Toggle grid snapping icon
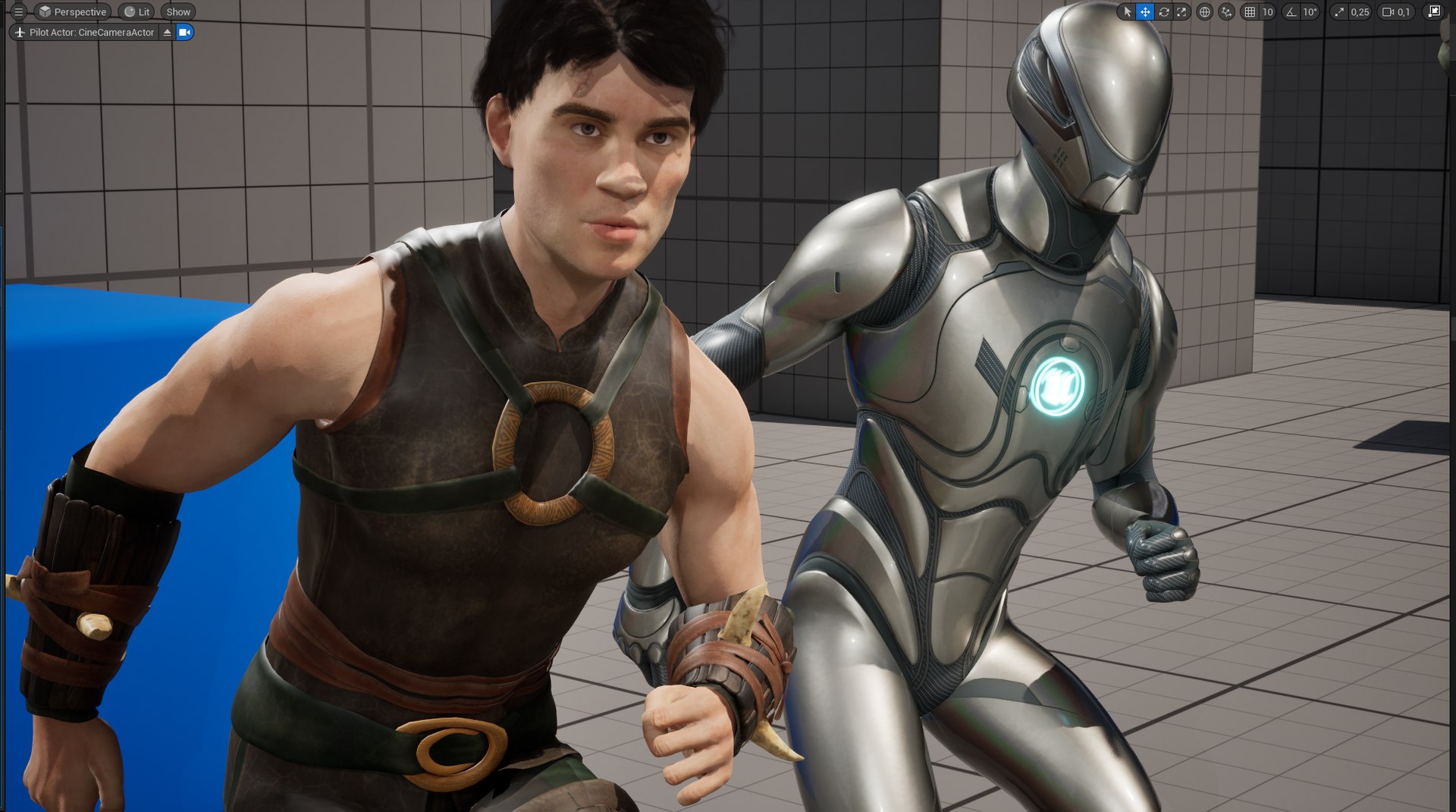1456x812 pixels. click(x=1250, y=12)
